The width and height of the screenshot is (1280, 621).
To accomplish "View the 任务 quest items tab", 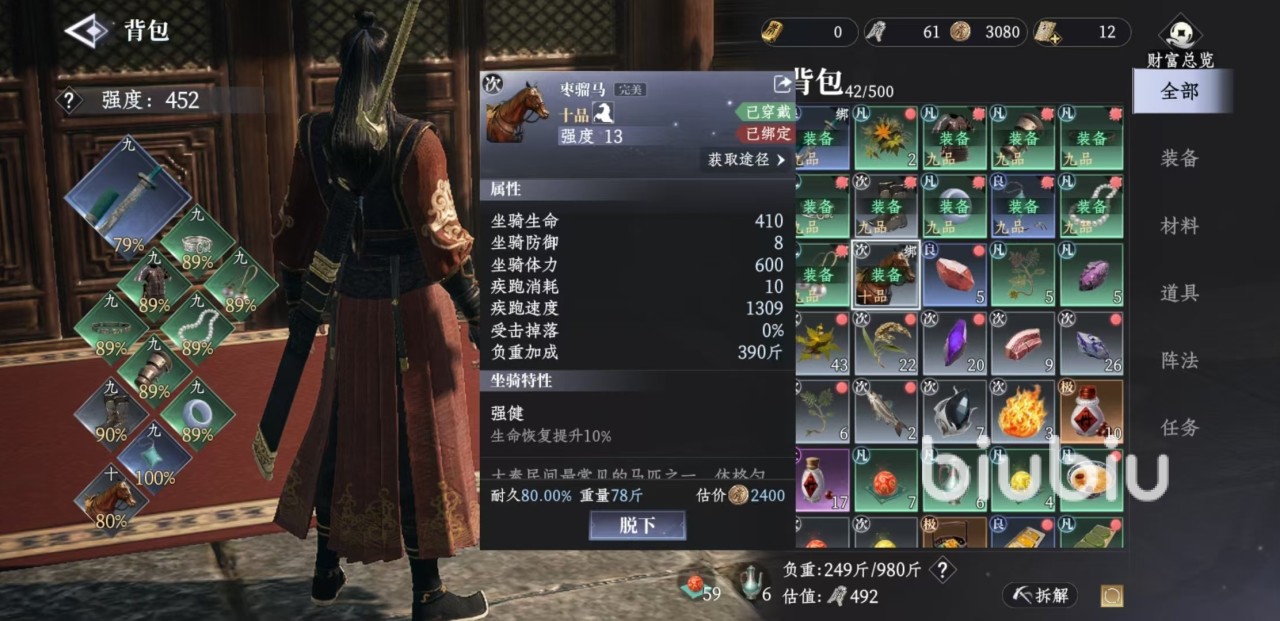I will coord(1179,427).
